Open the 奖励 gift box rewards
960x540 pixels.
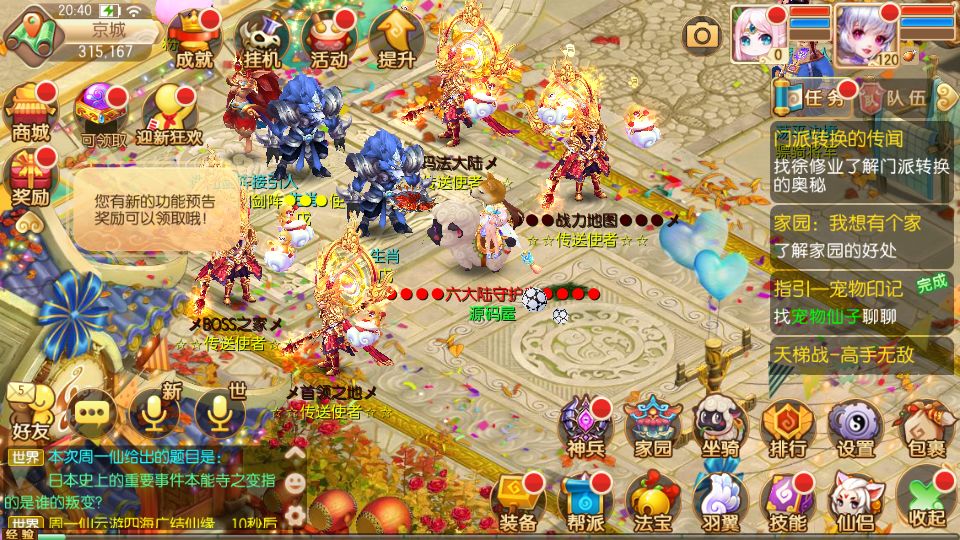click(x=31, y=177)
